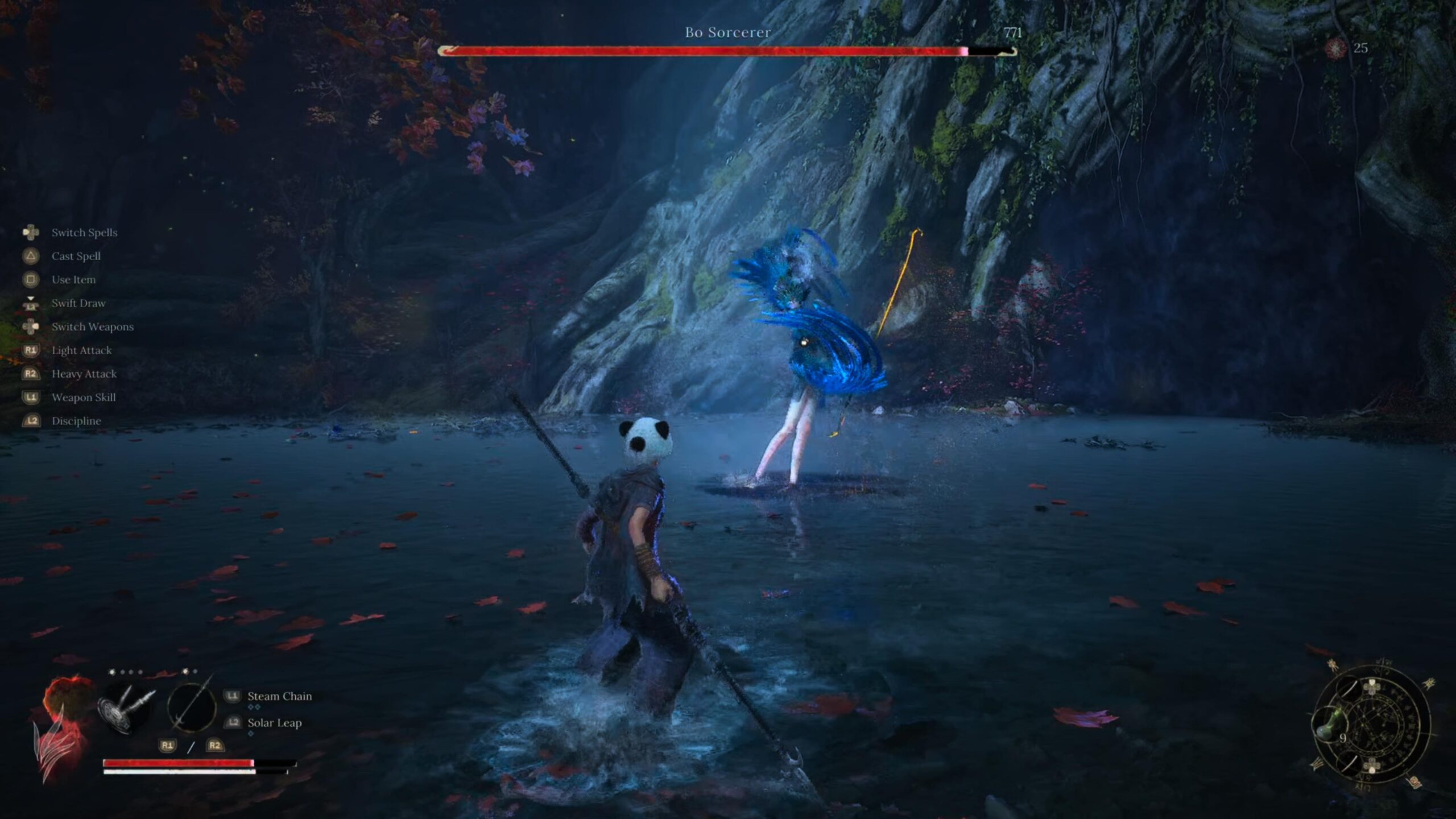Viewport: 1456px width, 819px height.
Task: Choose the Cast Spell hint entry
Action: (76, 257)
